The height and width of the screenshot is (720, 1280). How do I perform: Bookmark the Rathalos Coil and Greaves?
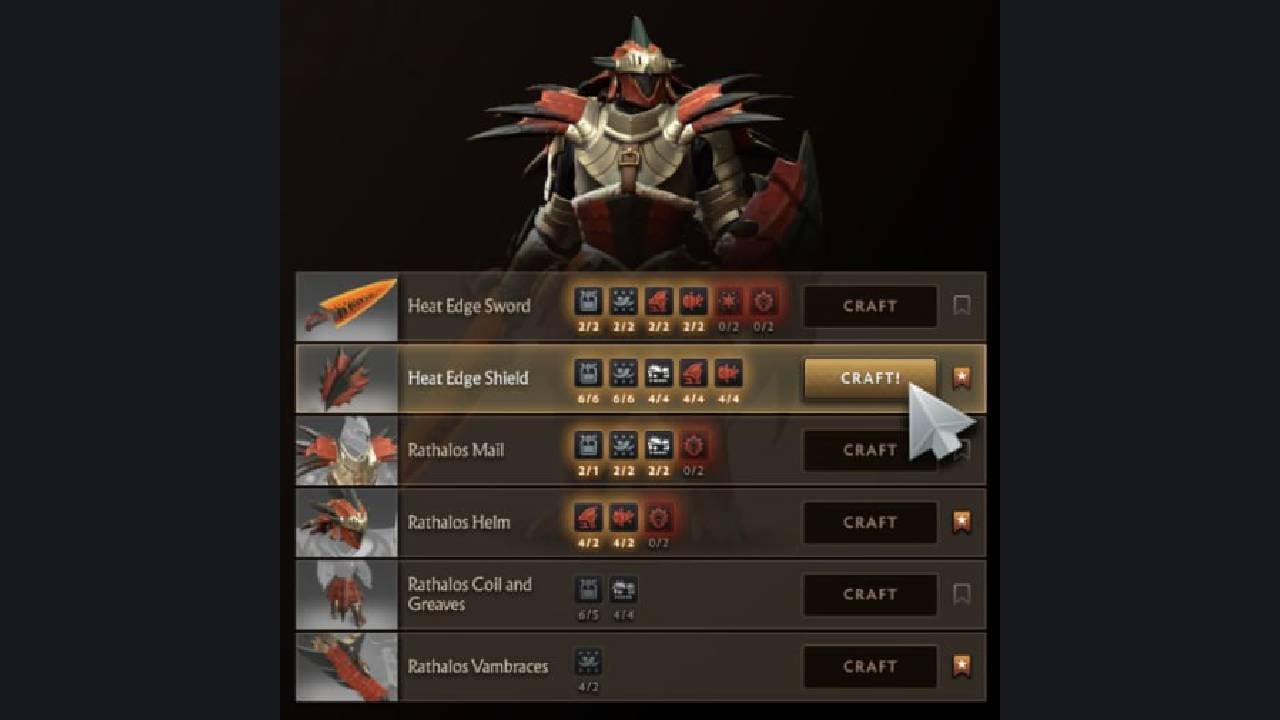pos(961,594)
